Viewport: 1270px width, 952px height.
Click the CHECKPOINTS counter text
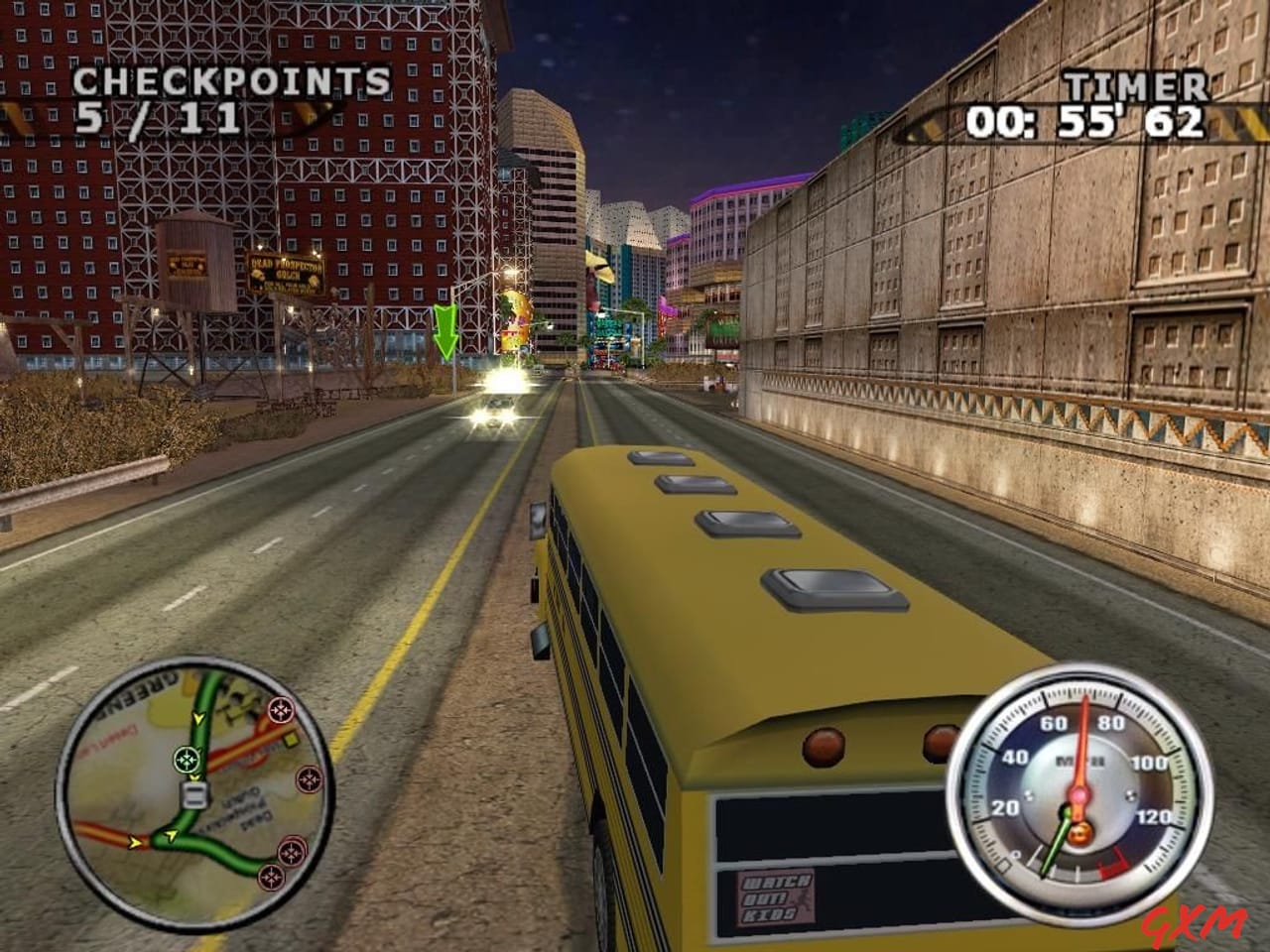[x=232, y=83]
